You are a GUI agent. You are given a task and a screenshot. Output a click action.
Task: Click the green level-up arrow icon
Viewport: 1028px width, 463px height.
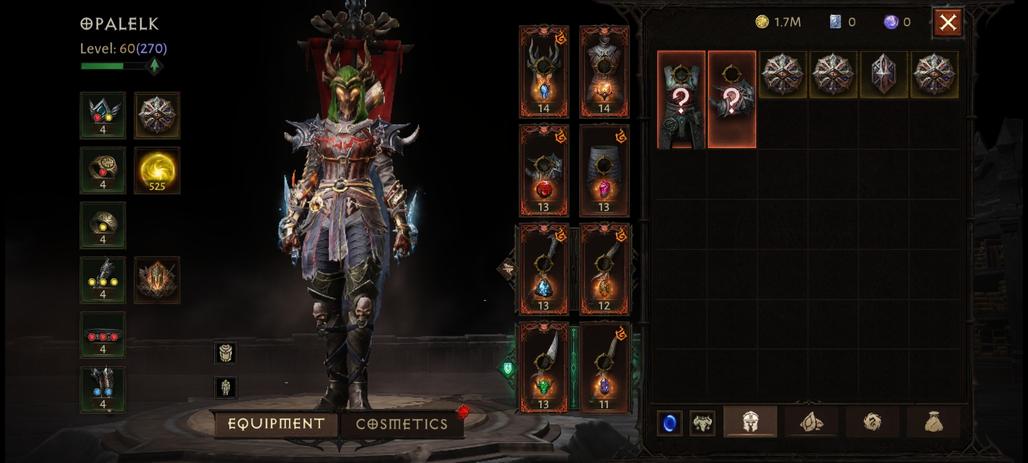(x=154, y=67)
